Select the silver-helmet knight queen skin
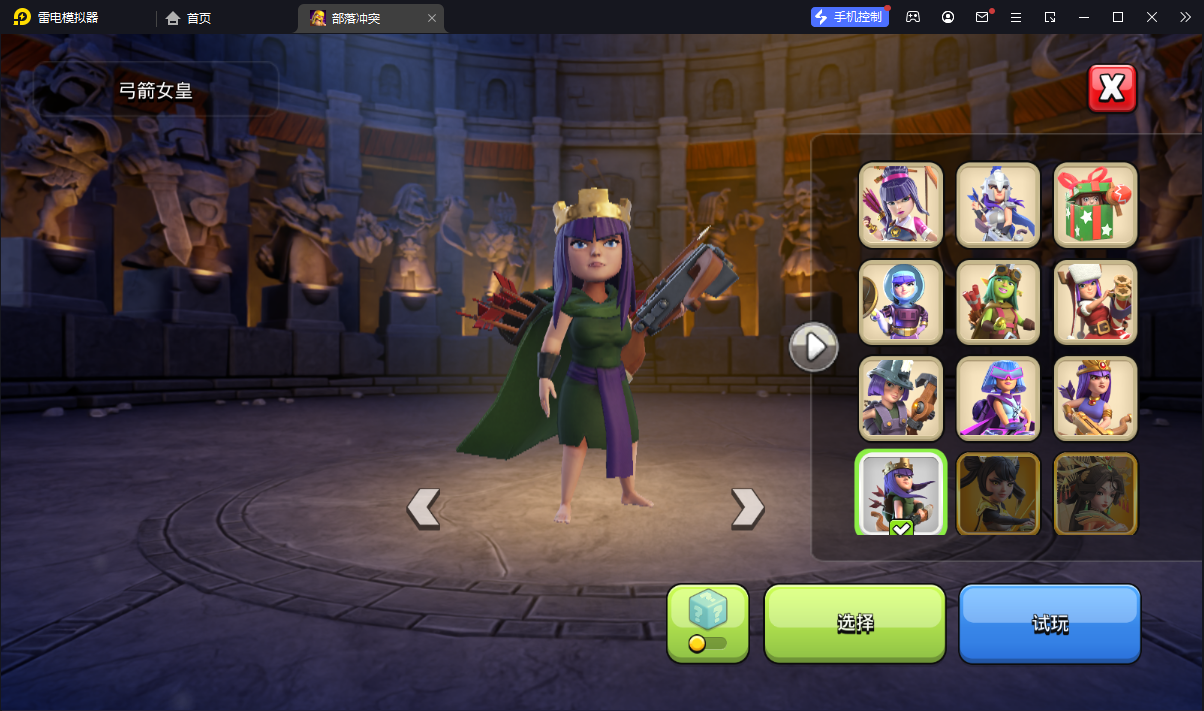The image size is (1204, 711). [998, 204]
